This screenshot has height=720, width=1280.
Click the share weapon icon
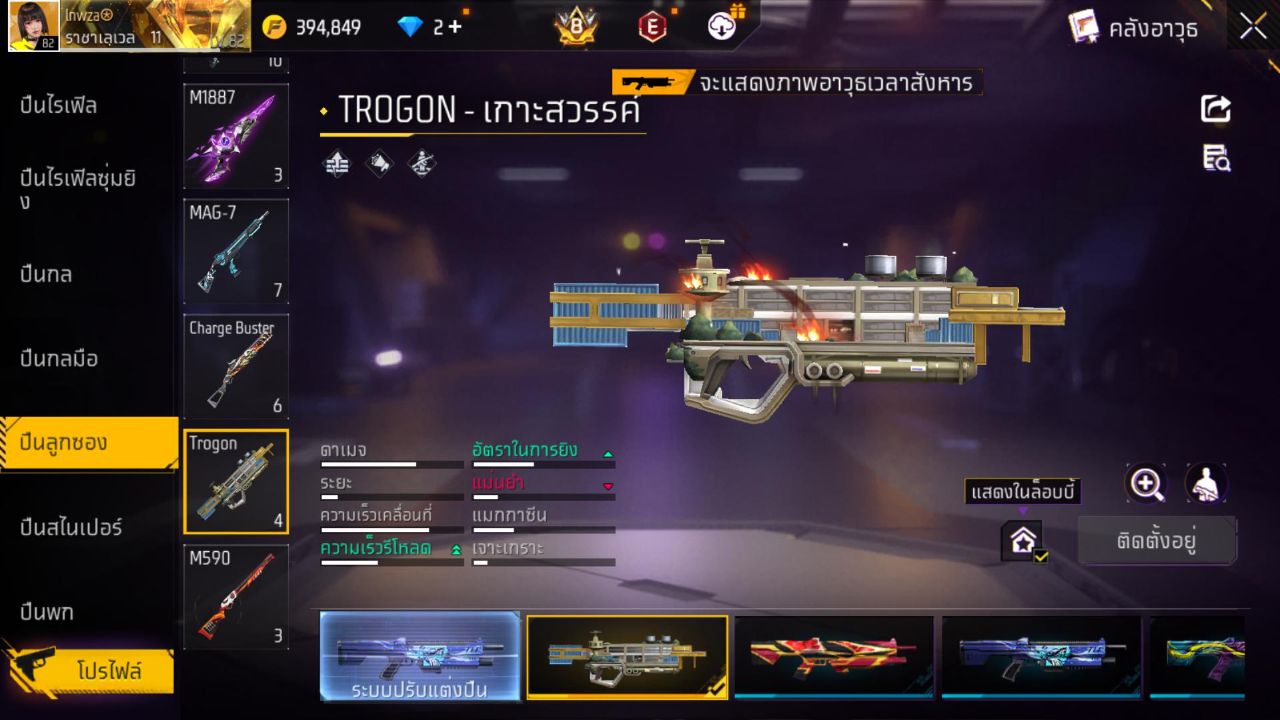tap(1215, 109)
